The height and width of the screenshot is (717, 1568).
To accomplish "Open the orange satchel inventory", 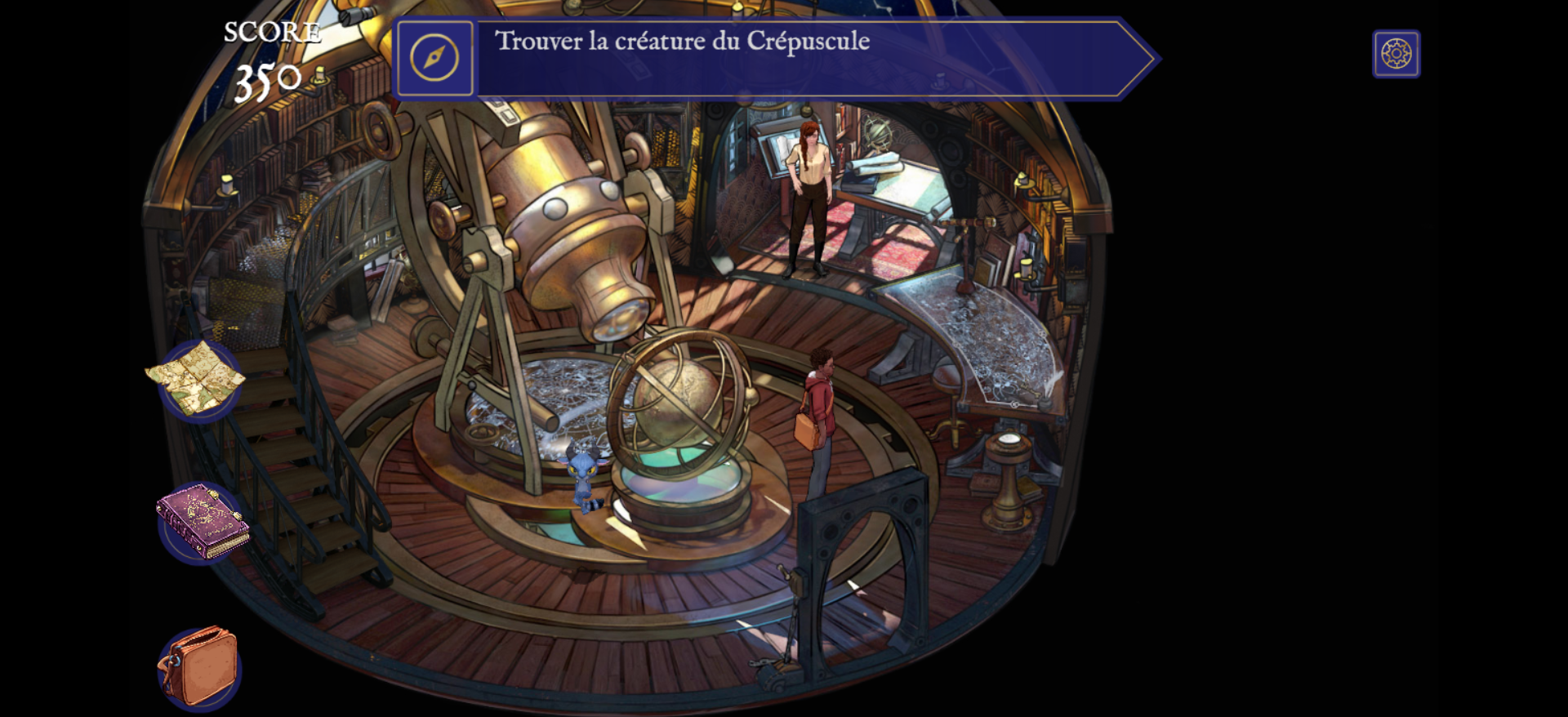I will pyautogui.click(x=199, y=666).
